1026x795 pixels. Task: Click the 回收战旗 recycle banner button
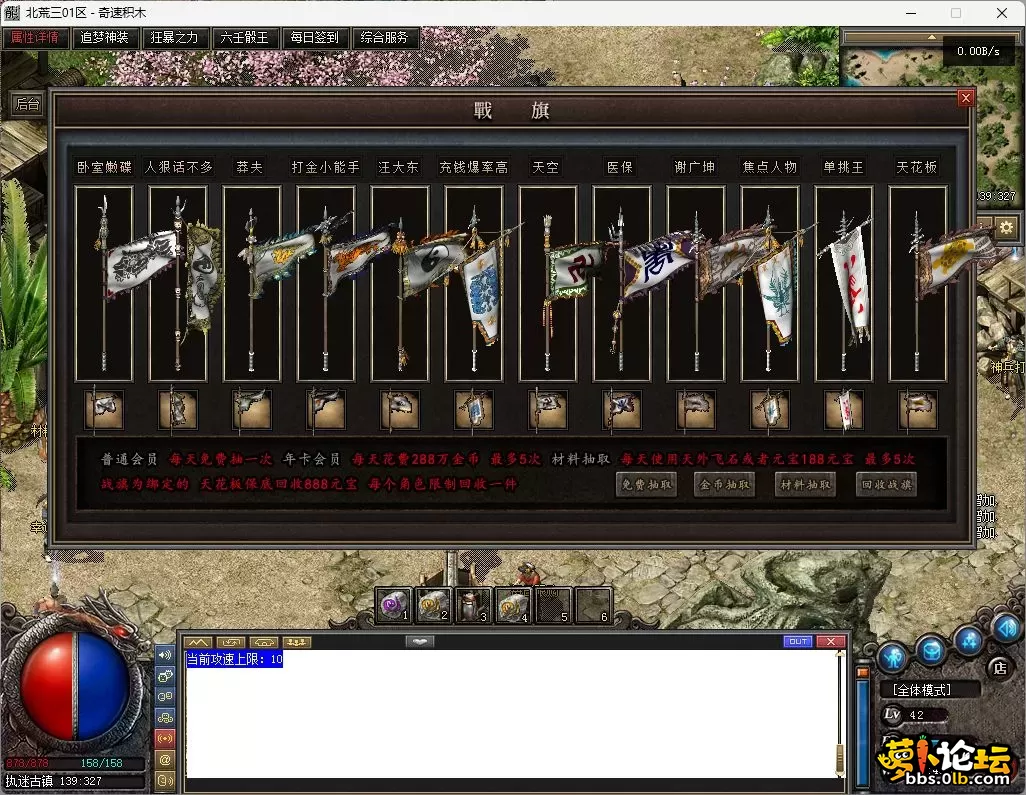point(886,485)
